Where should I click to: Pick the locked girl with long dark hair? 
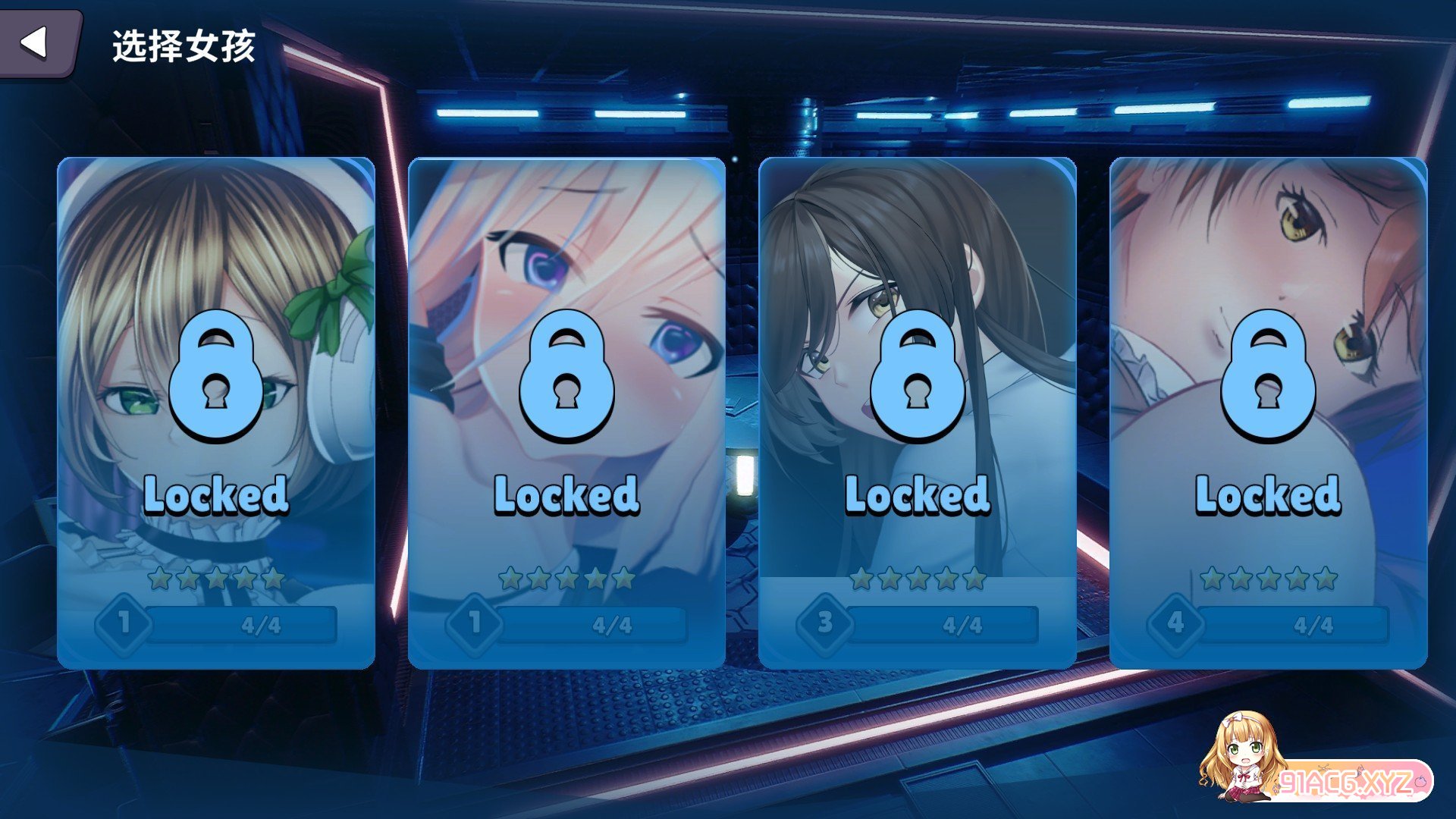[917, 413]
